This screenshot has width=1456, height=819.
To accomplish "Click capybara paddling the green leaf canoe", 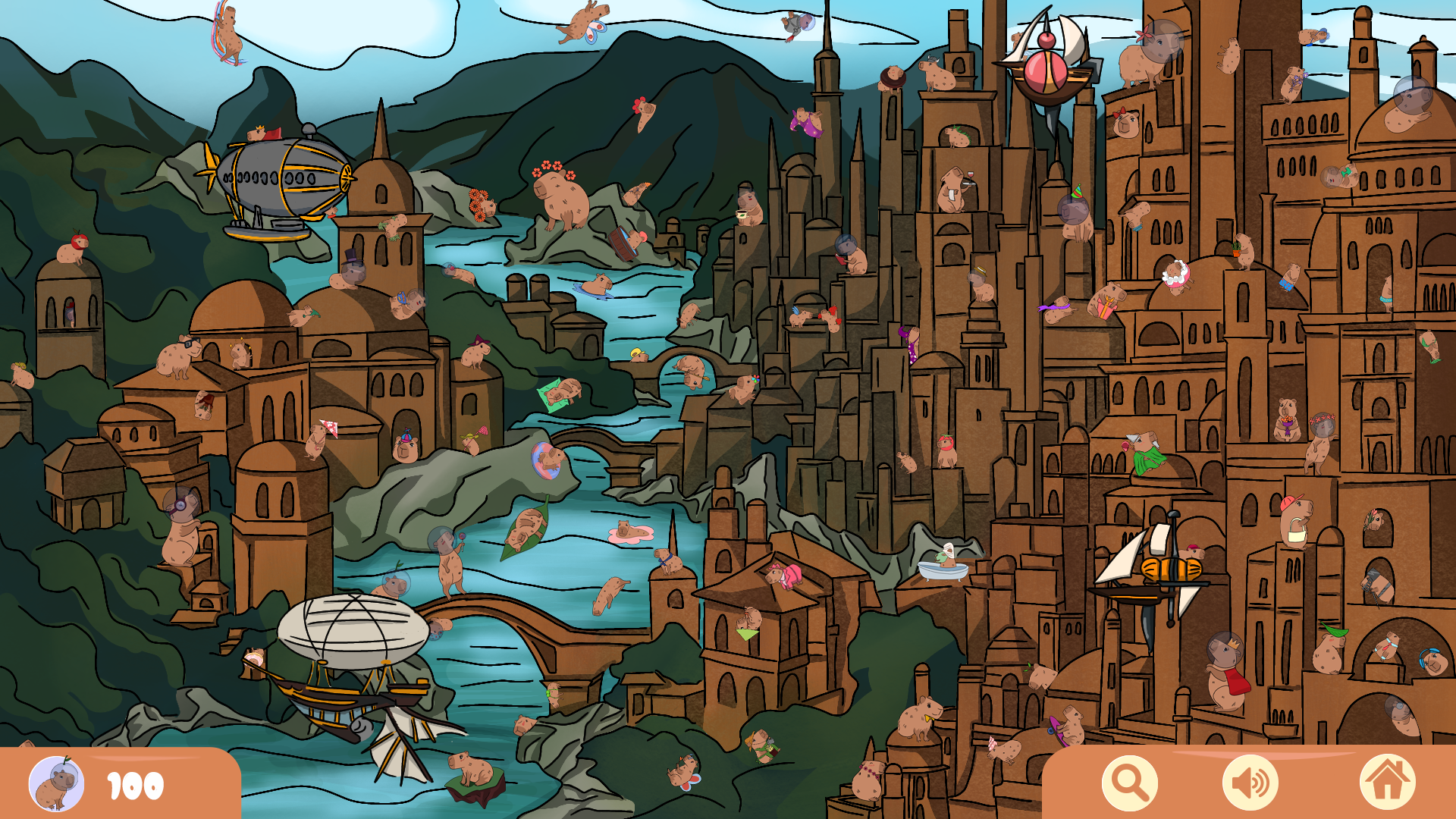I will [x=527, y=527].
